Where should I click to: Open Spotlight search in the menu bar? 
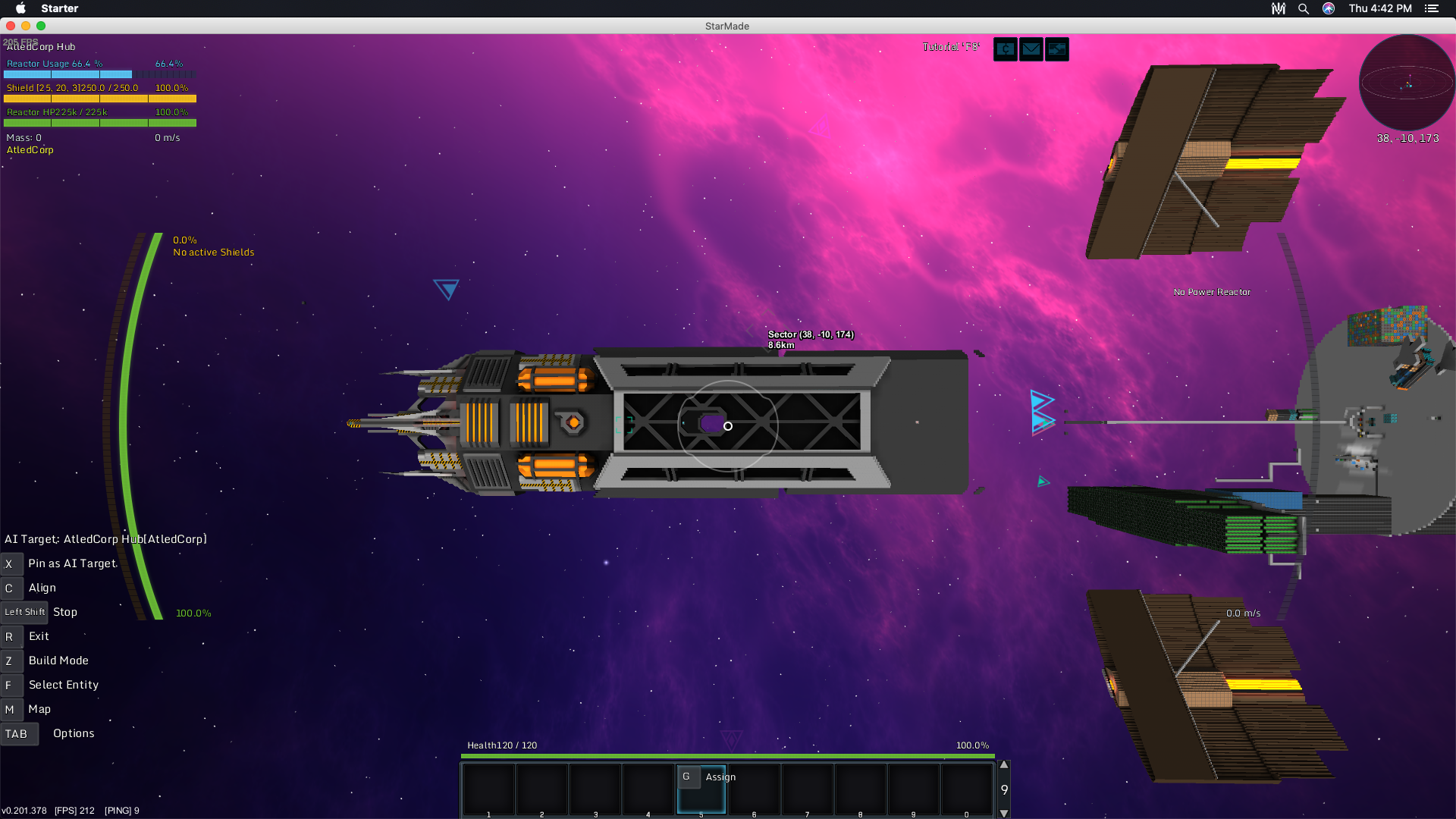pyautogui.click(x=1304, y=8)
